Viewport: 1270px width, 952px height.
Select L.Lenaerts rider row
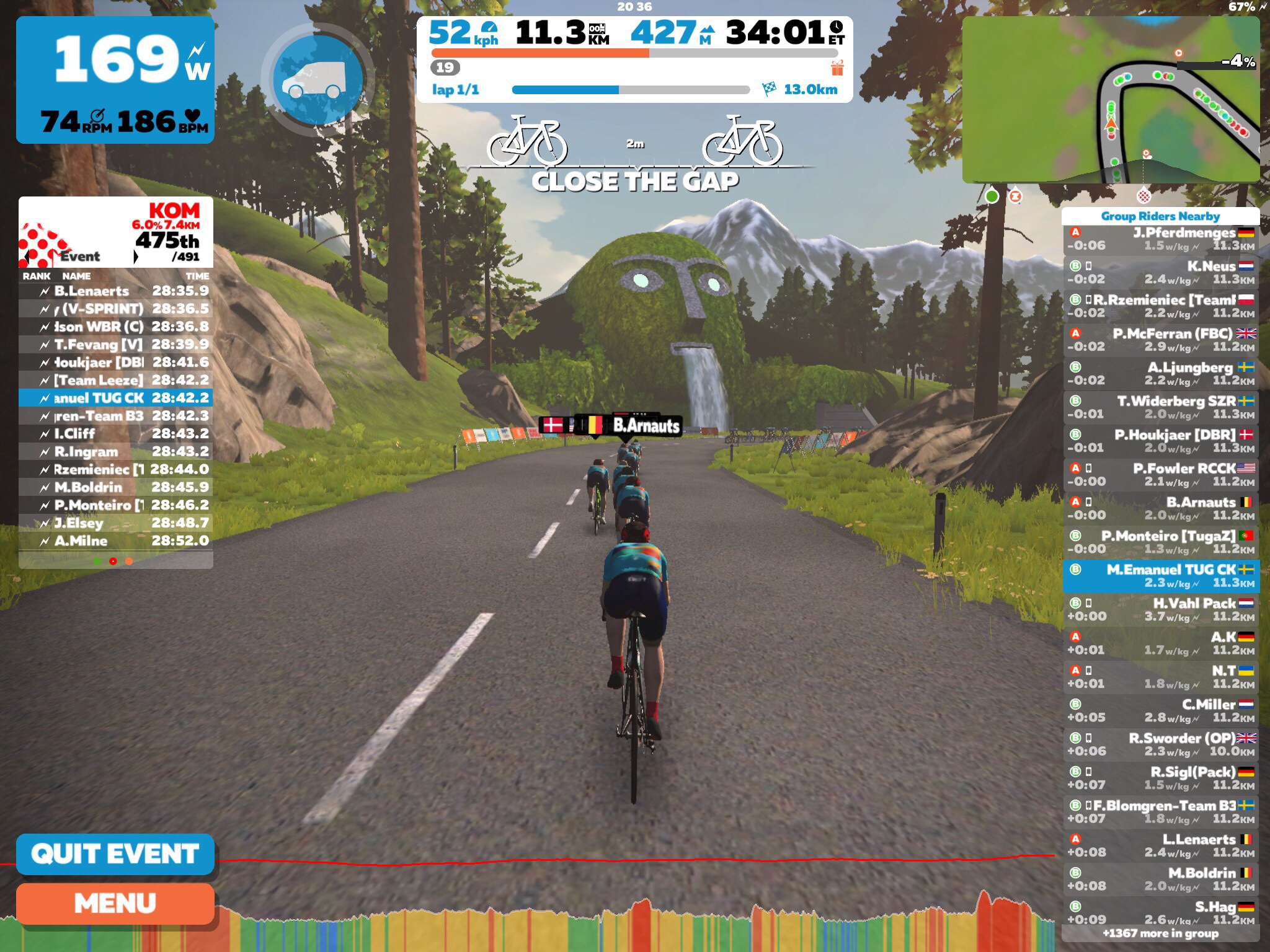coord(1160,846)
